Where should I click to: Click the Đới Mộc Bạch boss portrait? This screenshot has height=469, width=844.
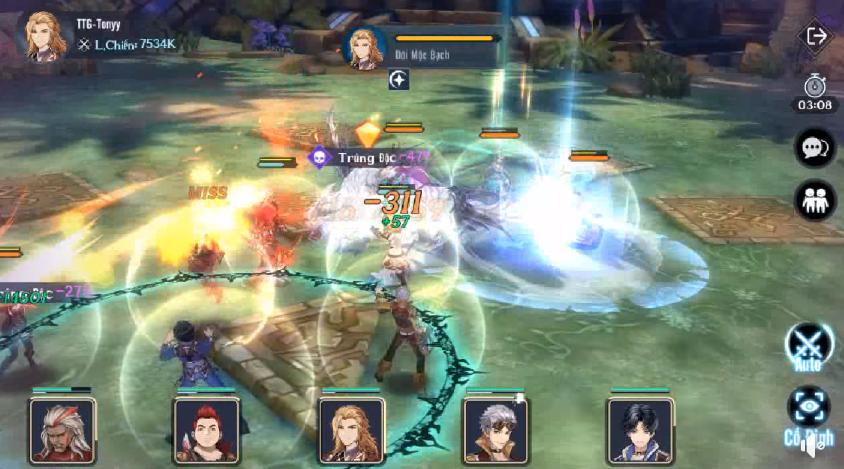click(x=365, y=47)
